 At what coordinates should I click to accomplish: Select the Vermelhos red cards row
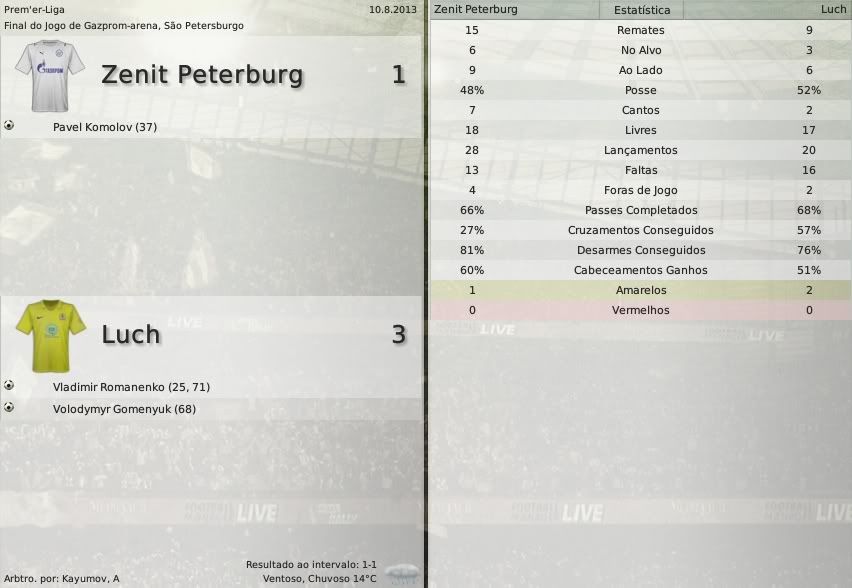[x=640, y=310]
